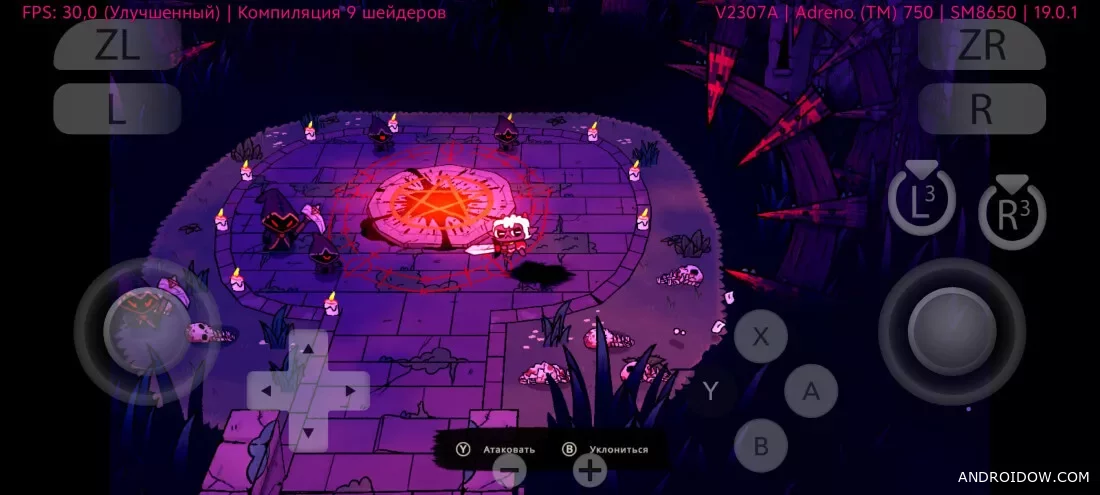Tap the D-pad down arrow
1100x495 pixels.
click(308, 432)
